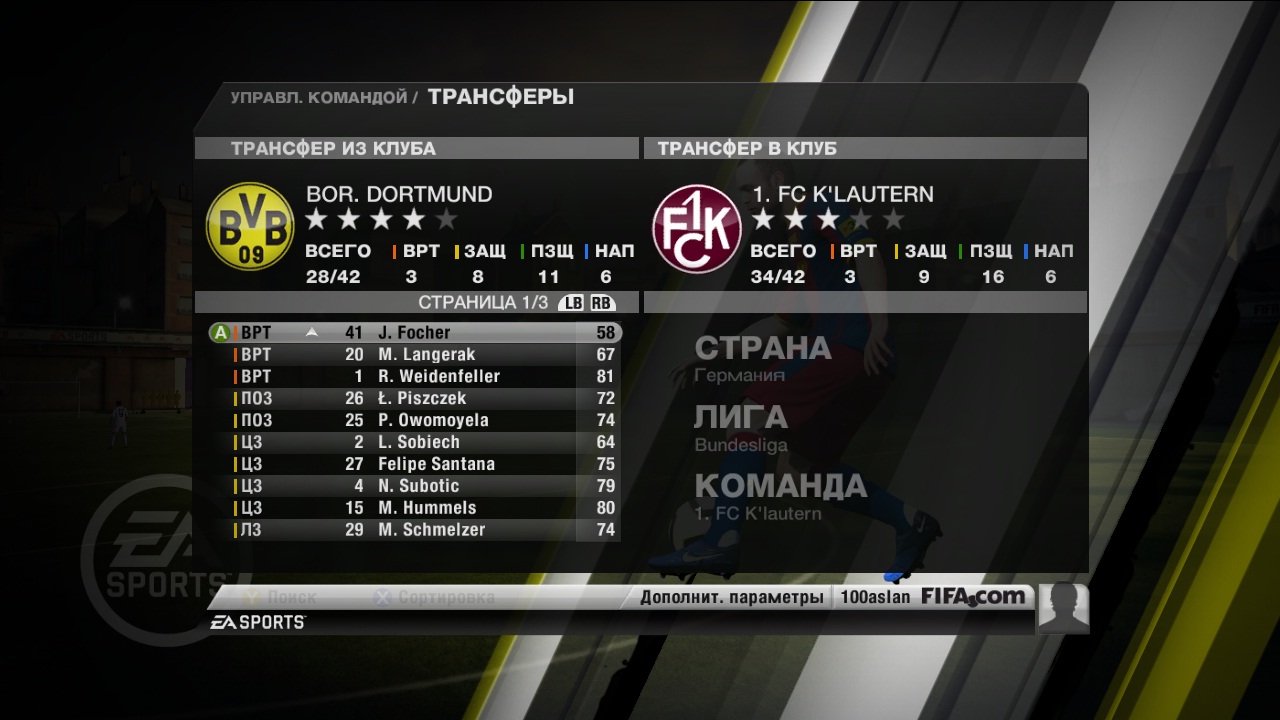The image size is (1280, 720).
Task: Choose L. Sobiech row
Action: pyautogui.click(x=419, y=442)
